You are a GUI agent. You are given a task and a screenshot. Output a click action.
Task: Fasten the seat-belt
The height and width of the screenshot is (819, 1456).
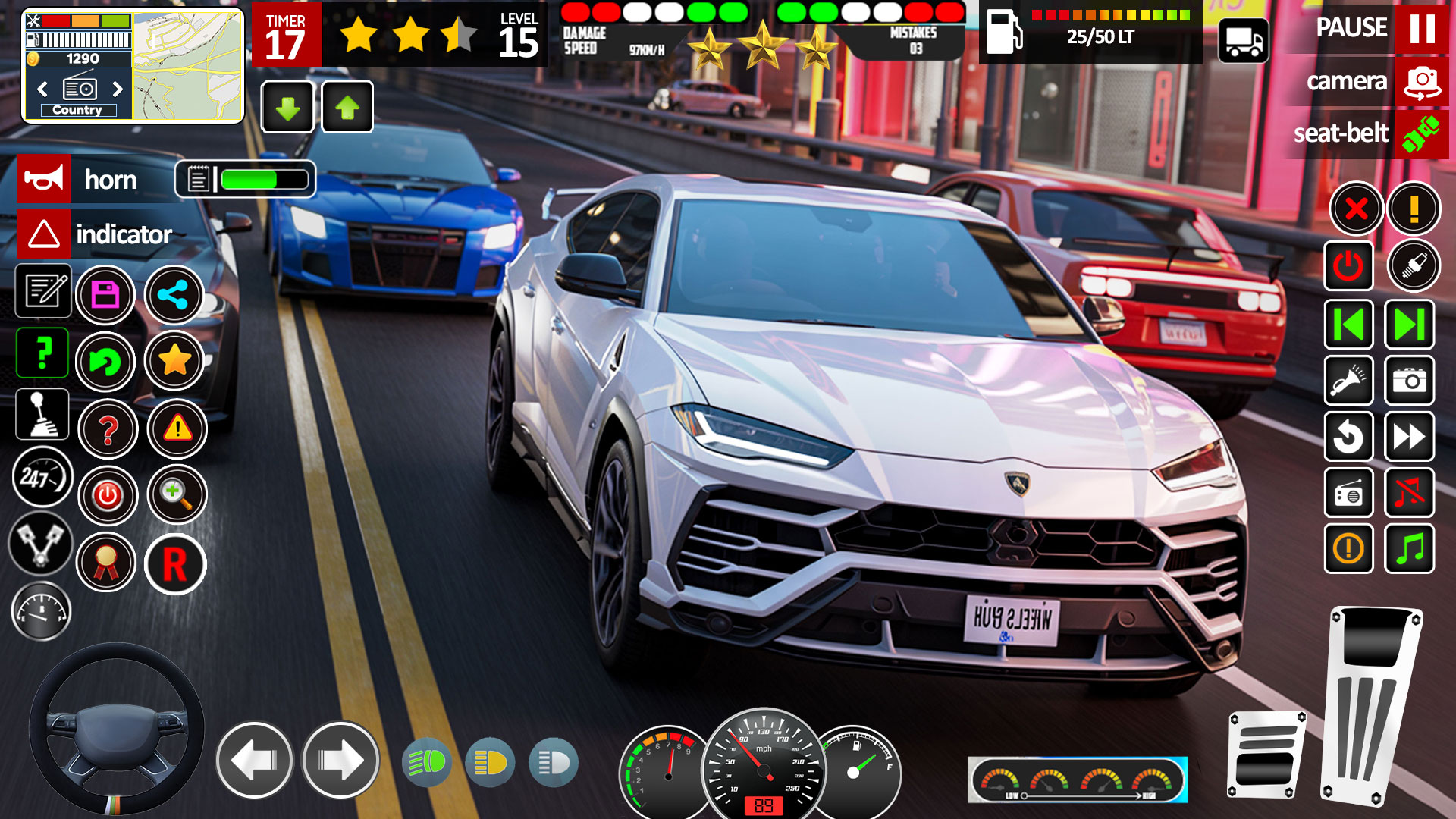click(1421, 134)
